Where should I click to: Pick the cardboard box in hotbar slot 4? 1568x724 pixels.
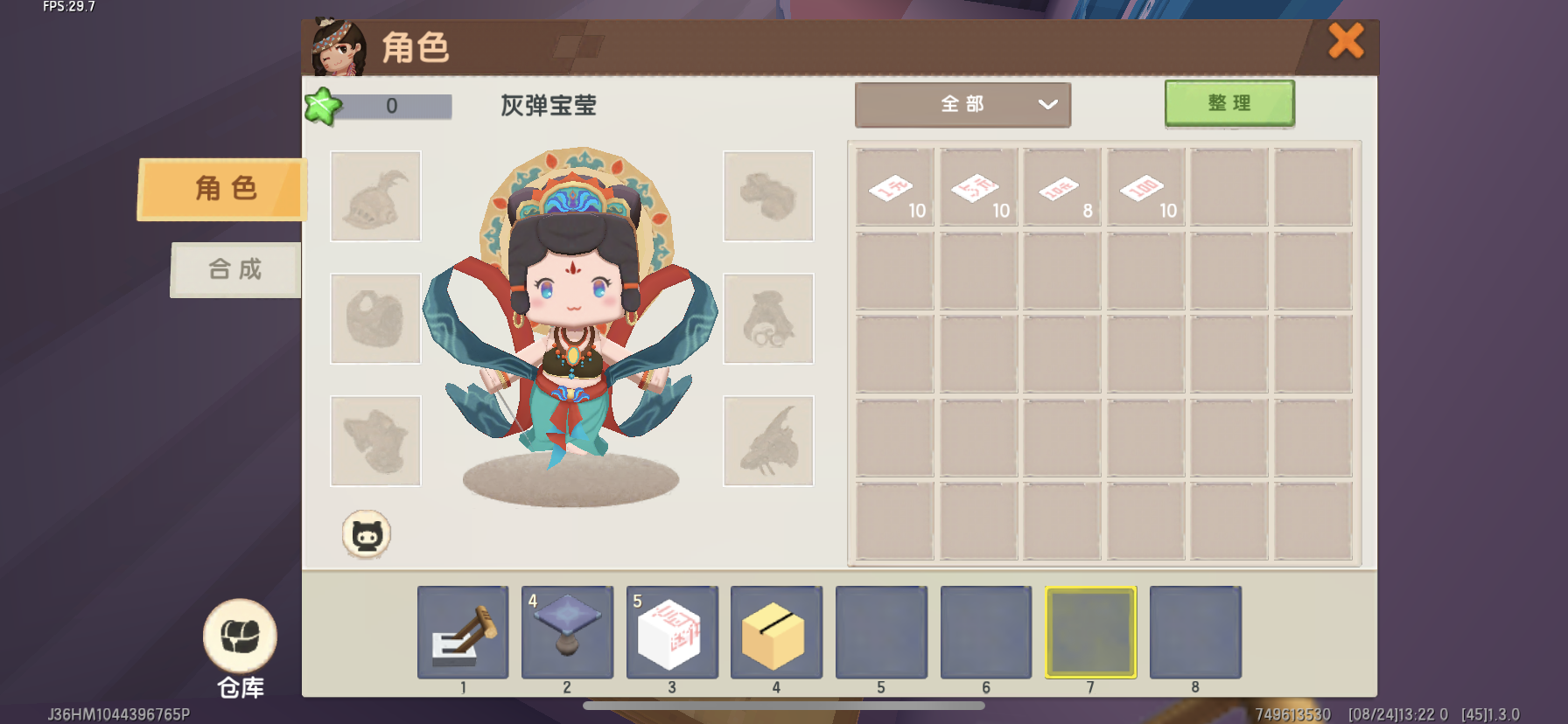(x=776, y=632)
